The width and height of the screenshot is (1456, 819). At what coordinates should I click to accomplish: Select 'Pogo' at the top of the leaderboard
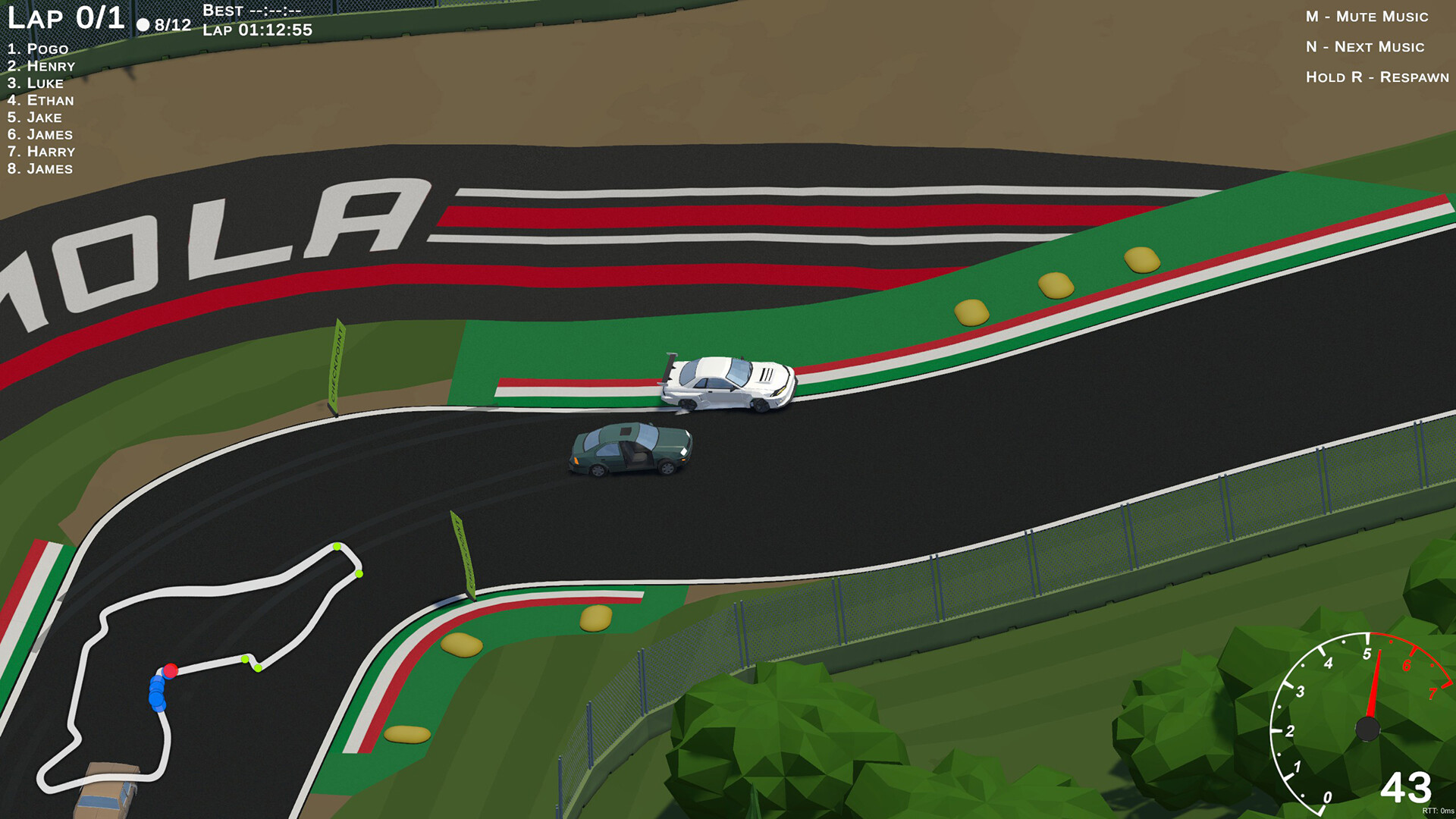[38, 49]
